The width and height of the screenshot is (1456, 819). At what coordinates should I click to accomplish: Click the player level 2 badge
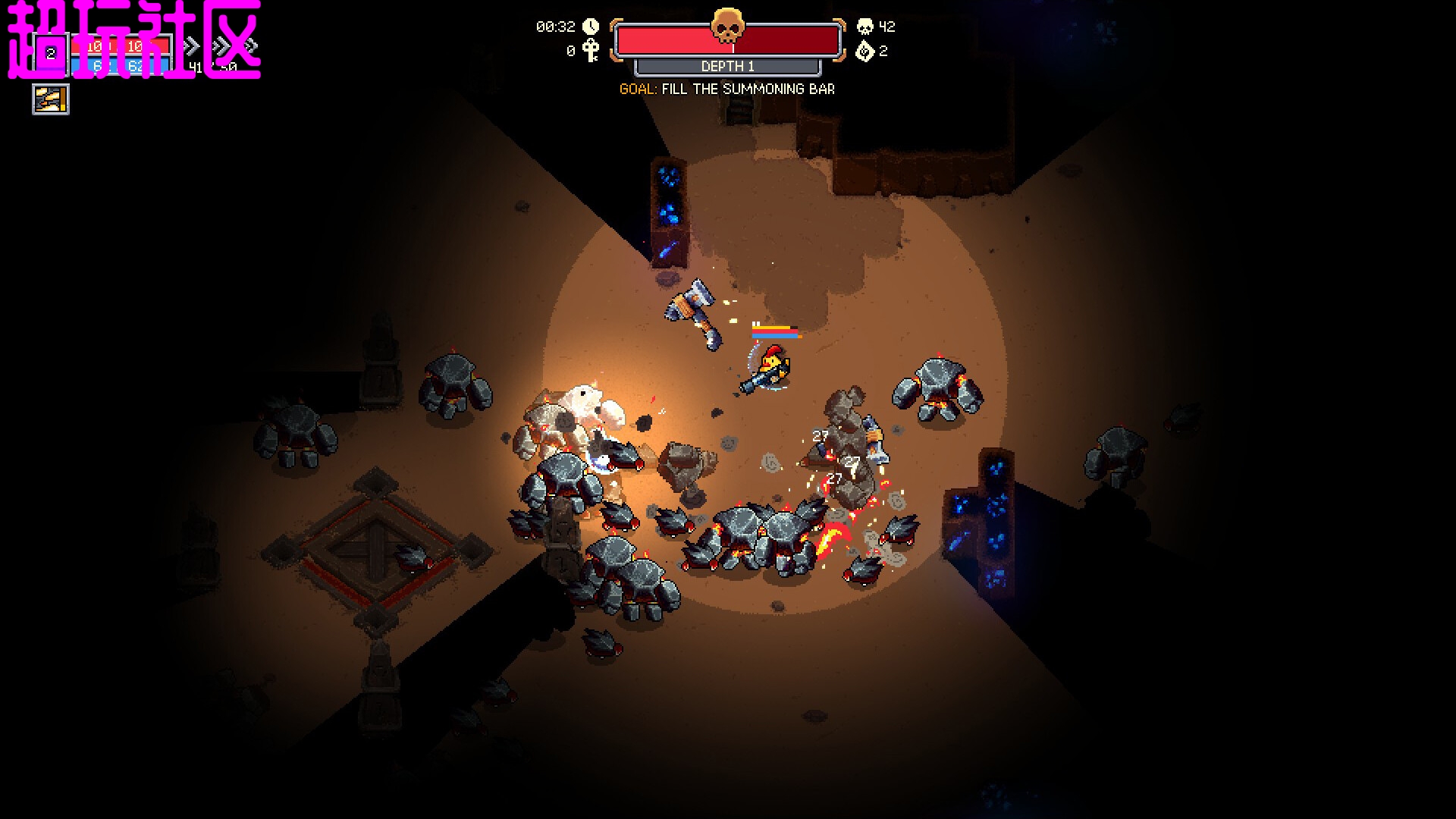click(x=51, y=54)
